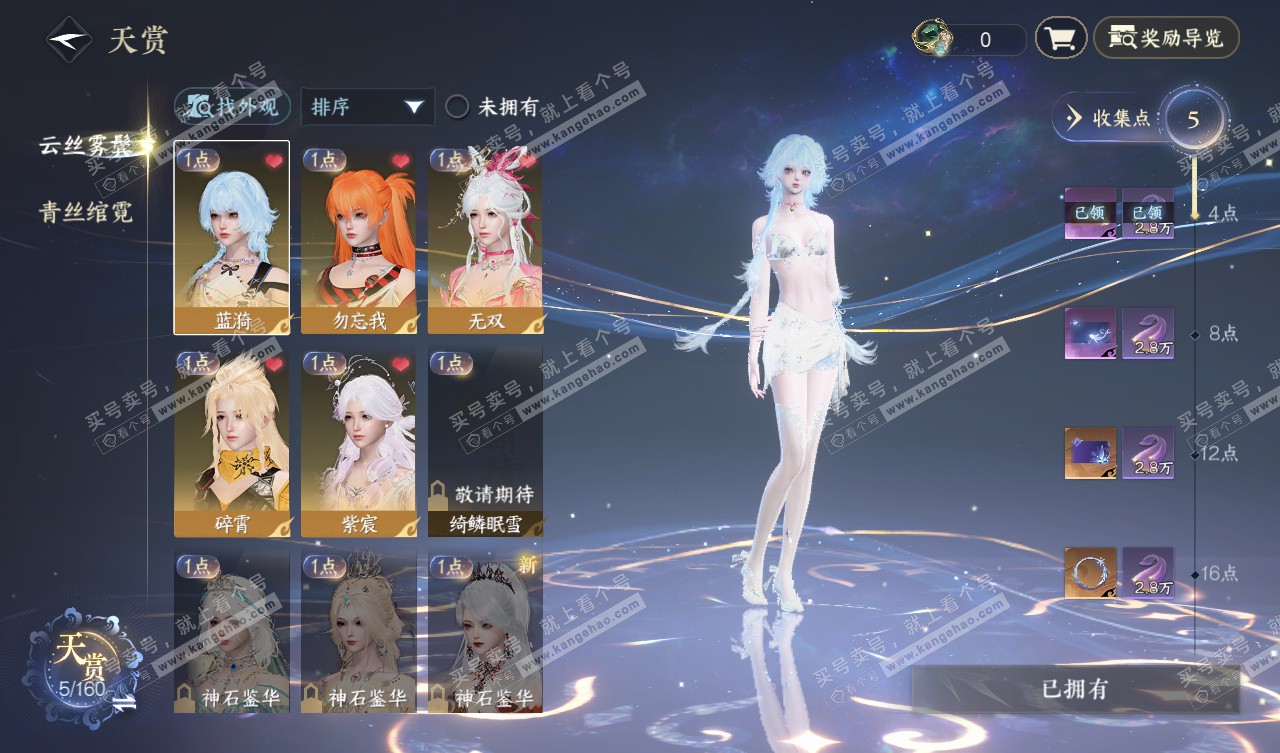Viewport: 1280px width, 753px height.
Task: Claim the ring reward at 16点
Action: [x=1090, y=573]
